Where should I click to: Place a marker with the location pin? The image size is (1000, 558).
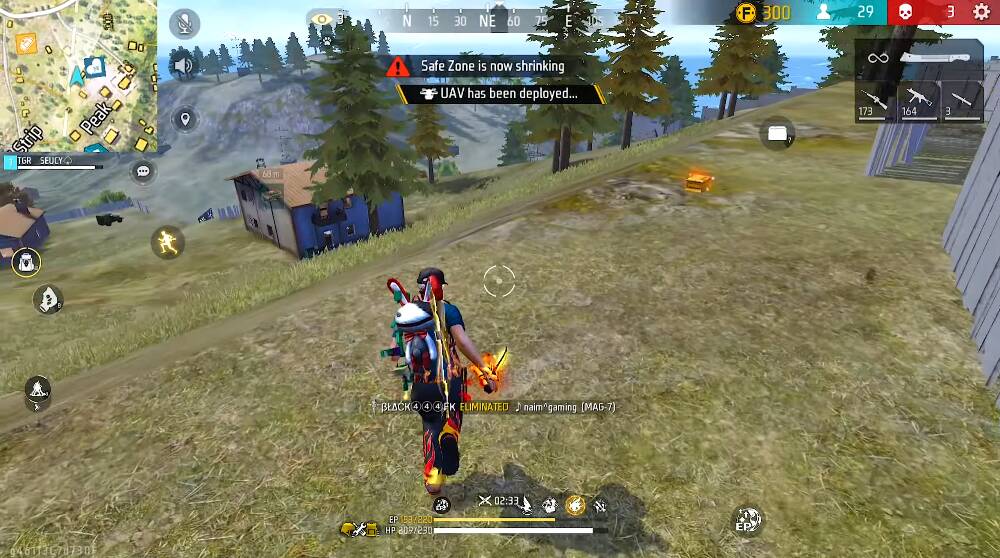click(184, 121)
